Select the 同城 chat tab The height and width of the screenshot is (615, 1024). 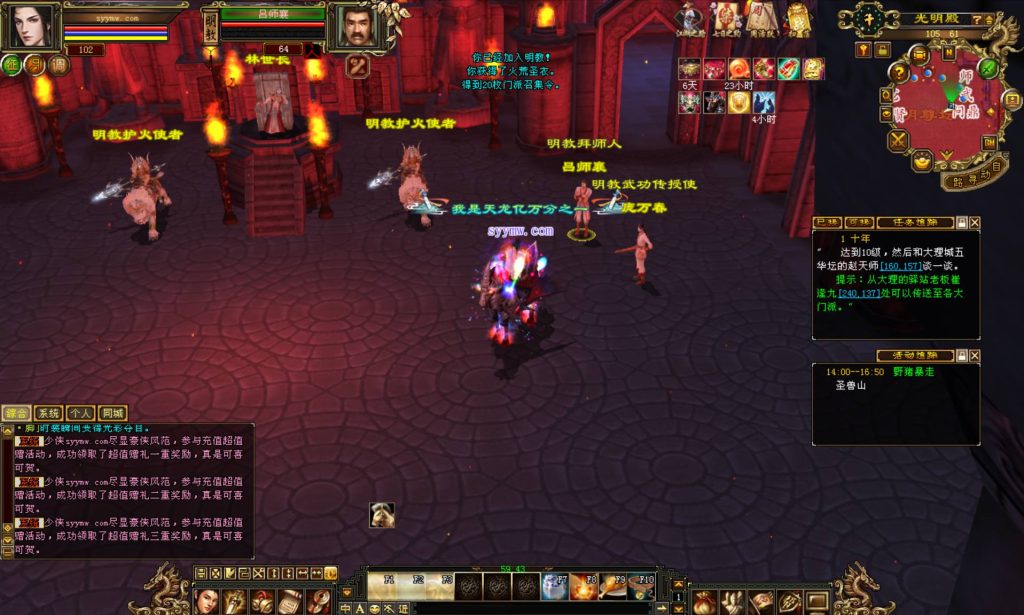[113, 413]
